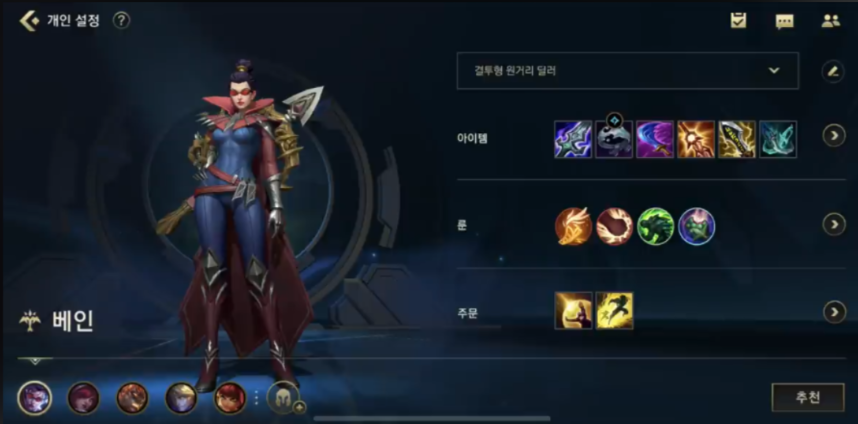This screenshot has height=424, width=858.
Task: Expand the 결투형 원거리 딜러 loadout dropdown
Action: [627, 71]
